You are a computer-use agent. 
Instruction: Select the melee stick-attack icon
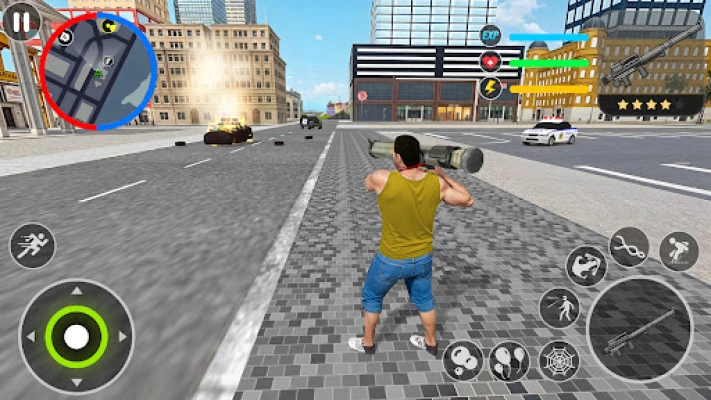coord(560,307)
